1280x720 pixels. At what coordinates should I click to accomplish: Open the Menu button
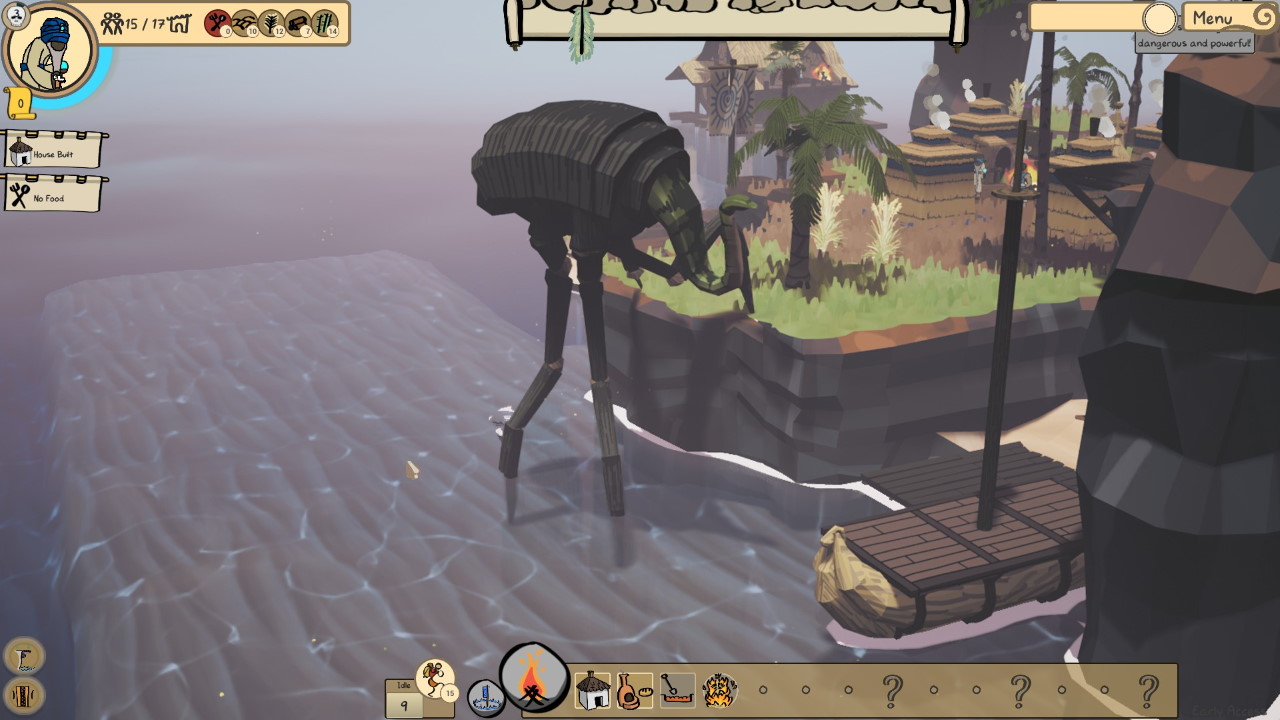coord(1213,18)
